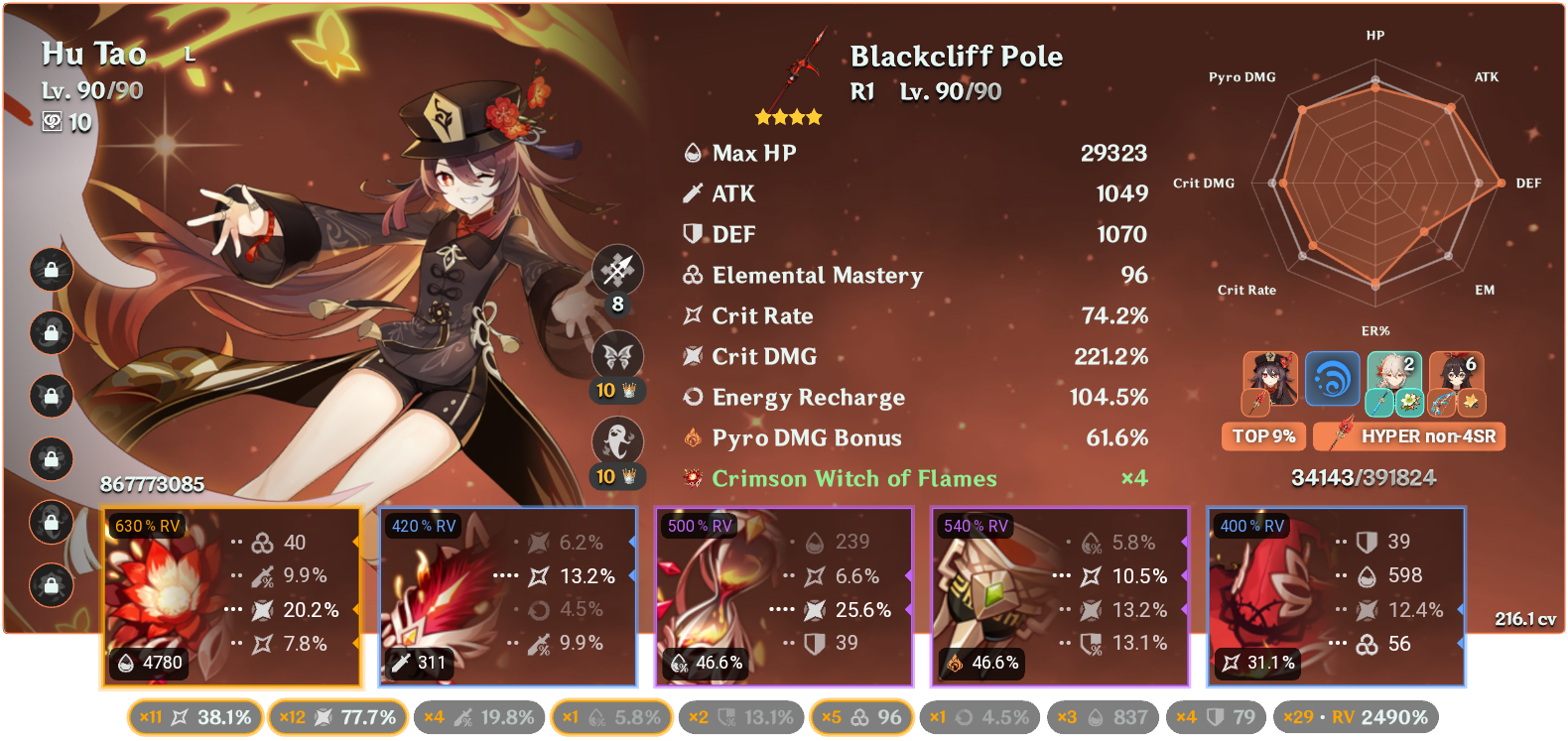Toggle the crown beside the level 10 skill

[x=627, y=391]
